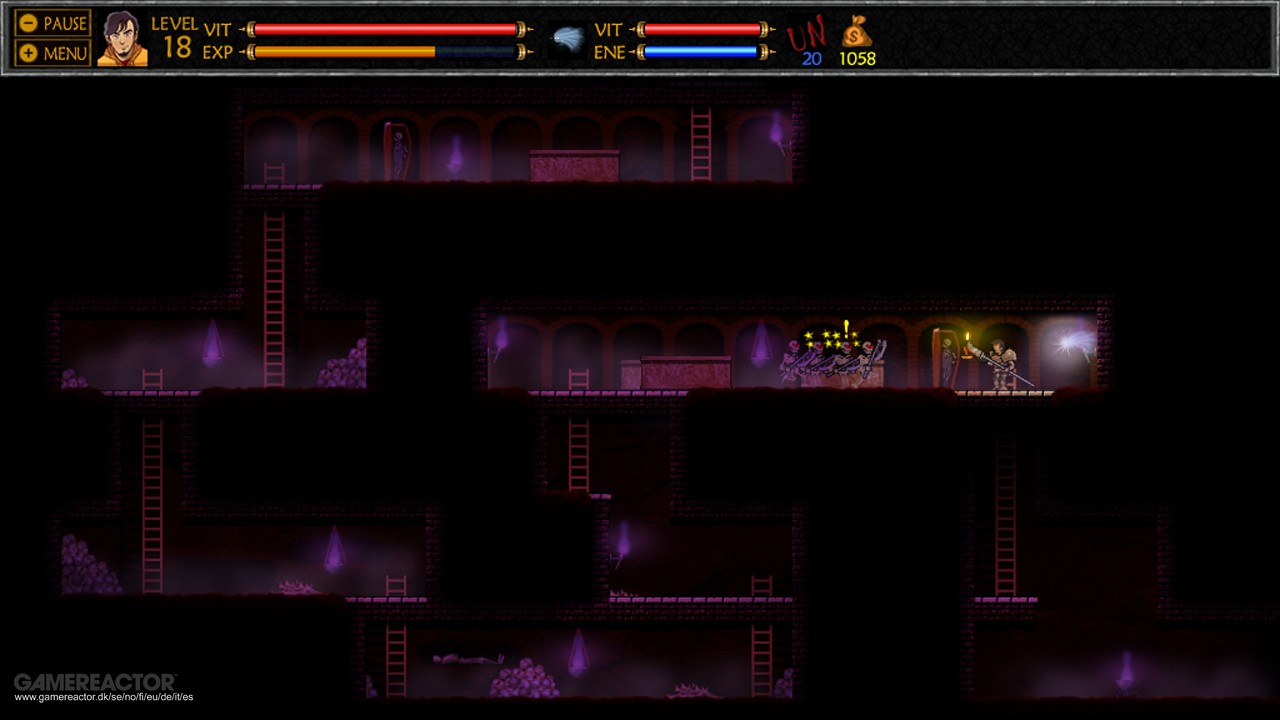Click the ghostly wisp icon between the stat bars
This screenshot has width=1280, height=720.
(x=568, y=34)
